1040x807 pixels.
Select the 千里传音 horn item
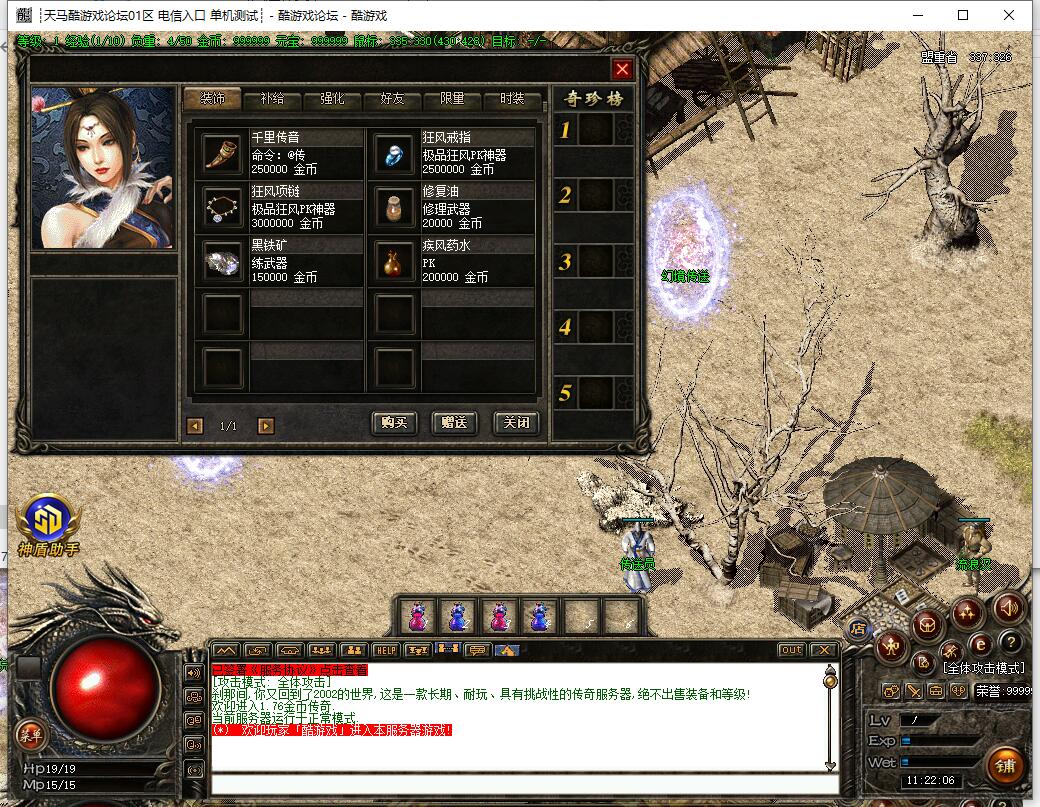click(x=222, y=152)
